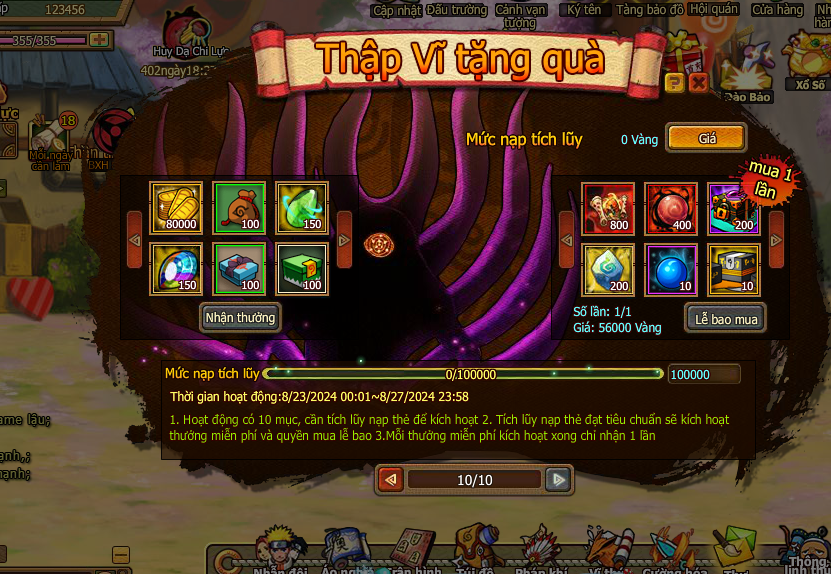Claim reward with Nhận thưởng button

tap(240, 318)
